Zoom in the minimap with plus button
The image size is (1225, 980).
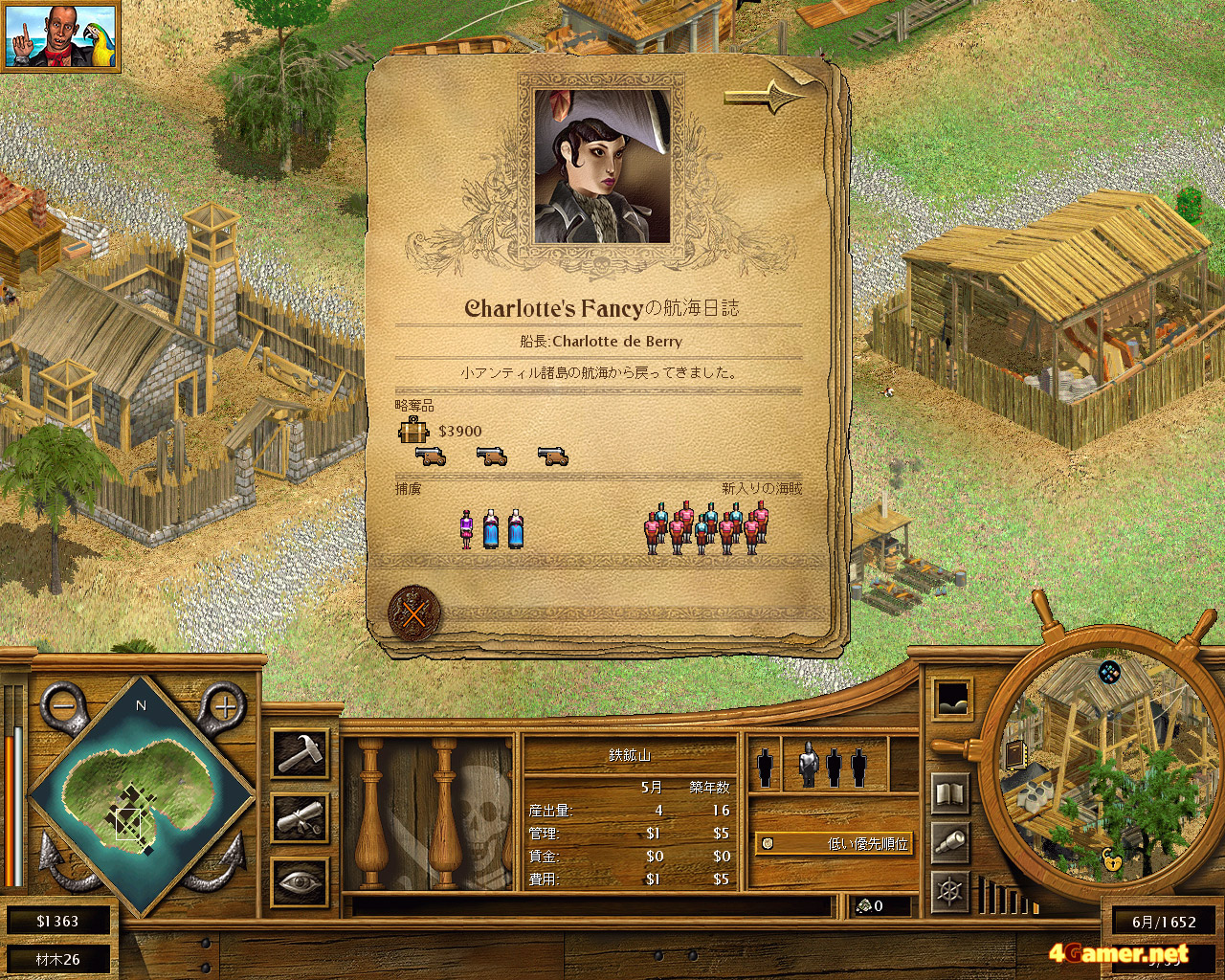224,707
